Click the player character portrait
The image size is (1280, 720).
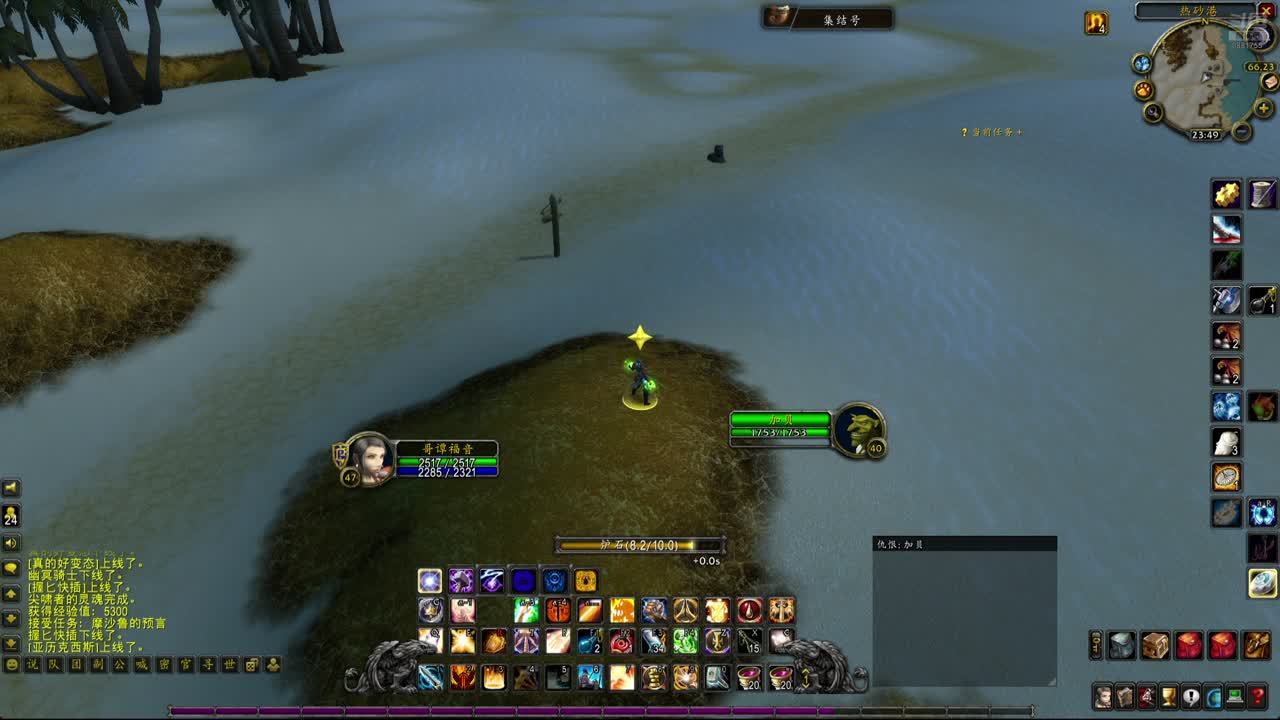[x=369, y=460]
